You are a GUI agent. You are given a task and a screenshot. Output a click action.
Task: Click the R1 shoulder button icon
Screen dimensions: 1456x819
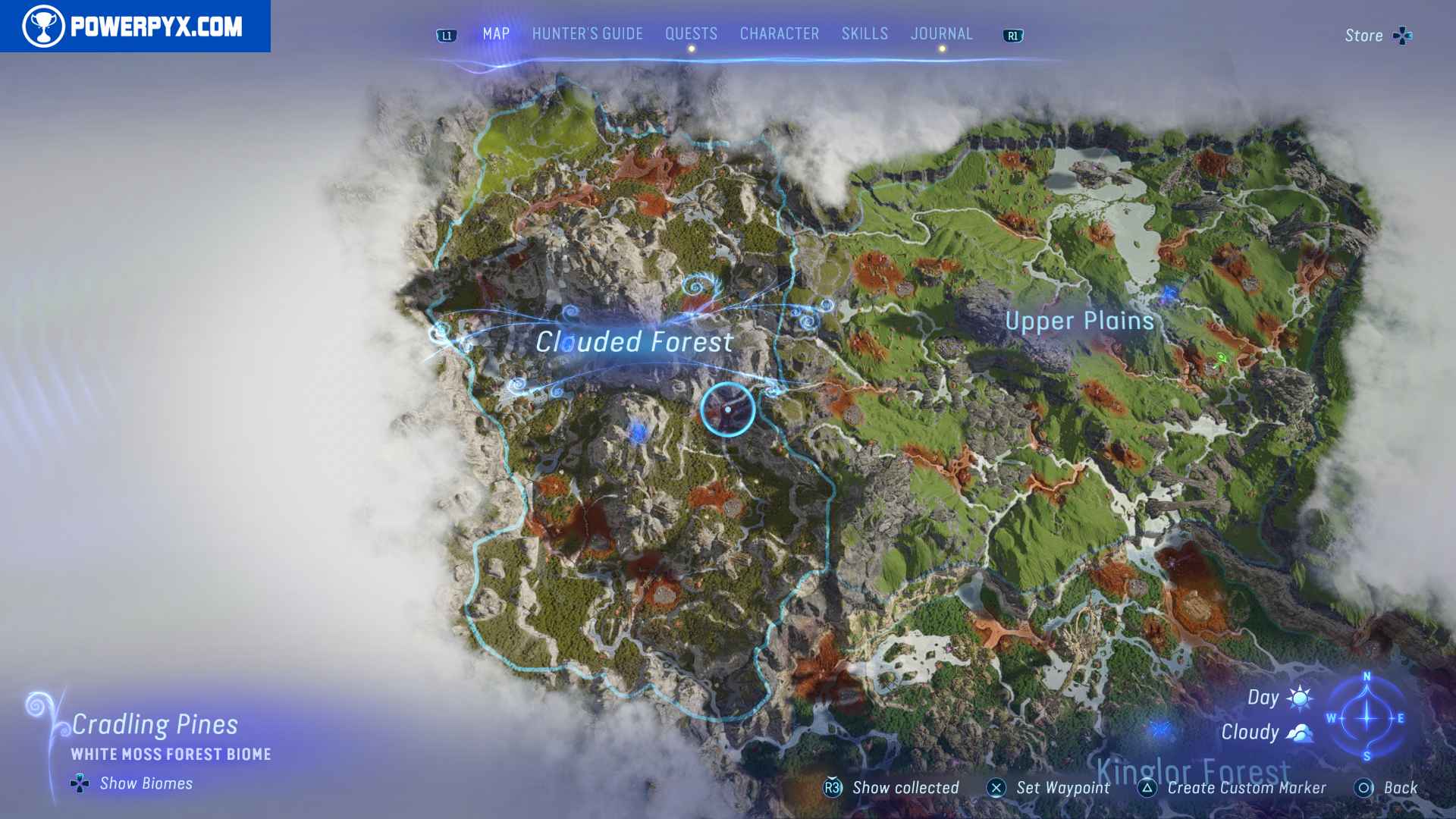coord(1013,34)
